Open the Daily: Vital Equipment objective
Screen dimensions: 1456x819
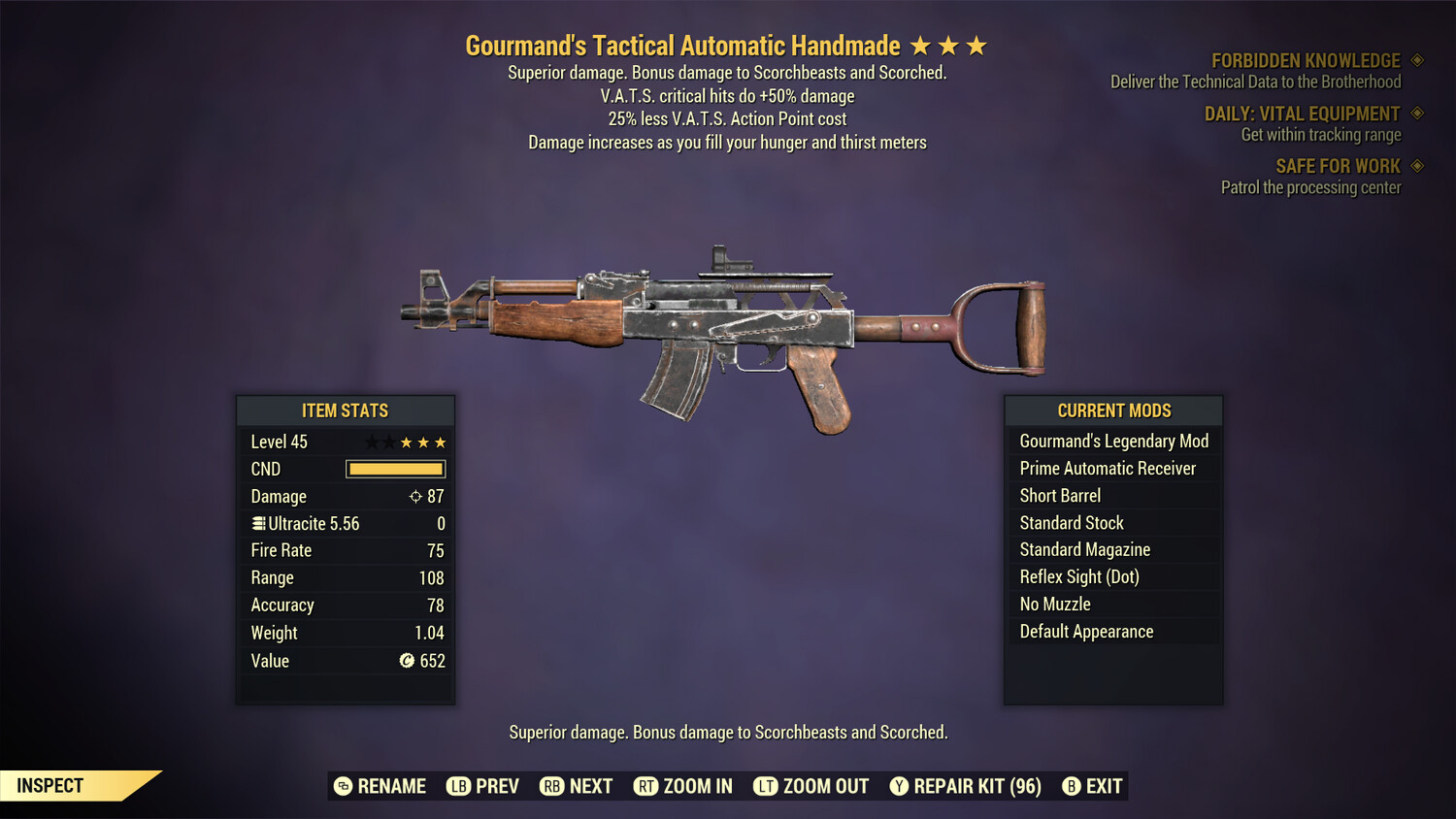tap(1302, 115)
